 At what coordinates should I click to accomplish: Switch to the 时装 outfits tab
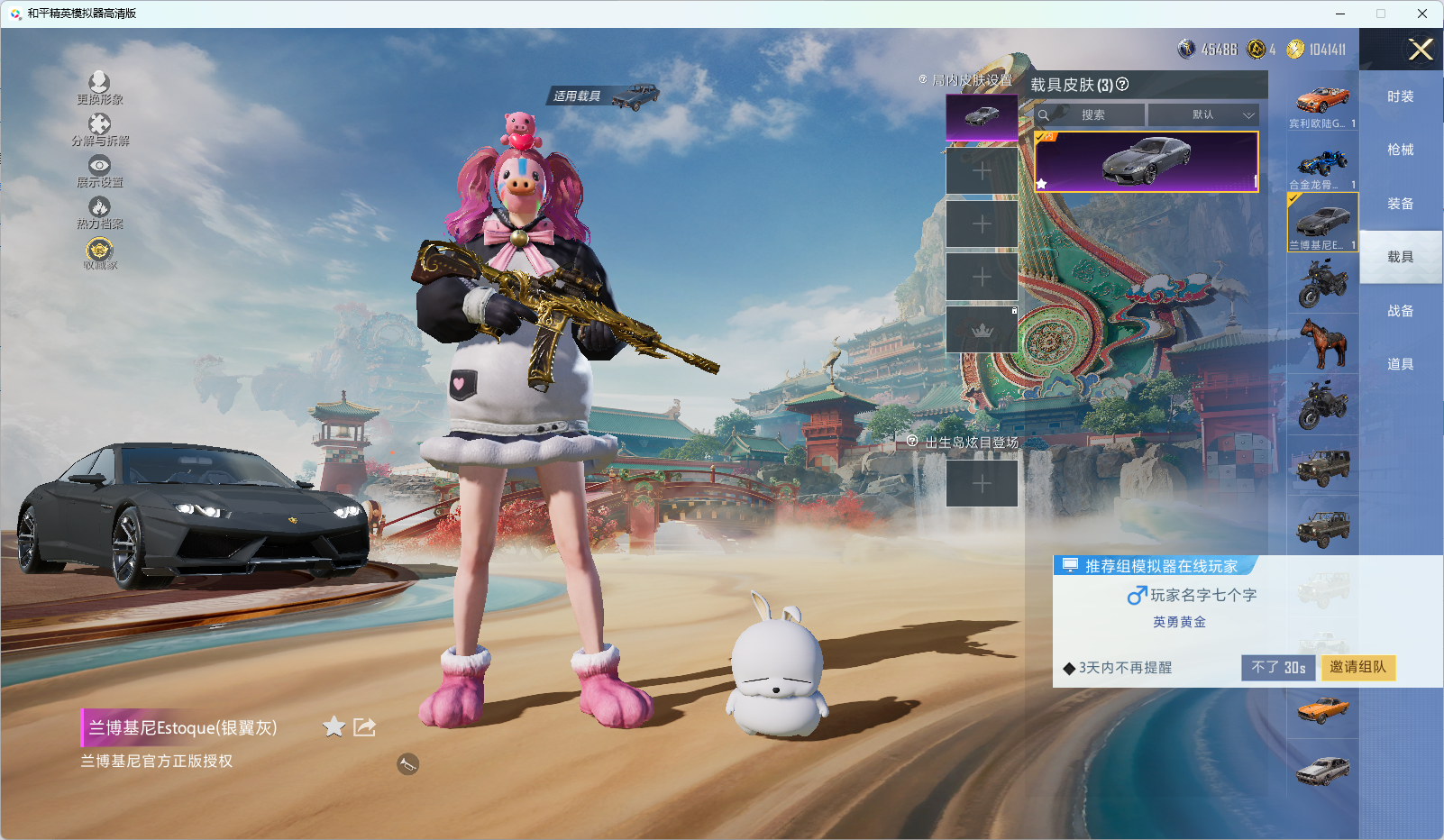point(1400,96)
